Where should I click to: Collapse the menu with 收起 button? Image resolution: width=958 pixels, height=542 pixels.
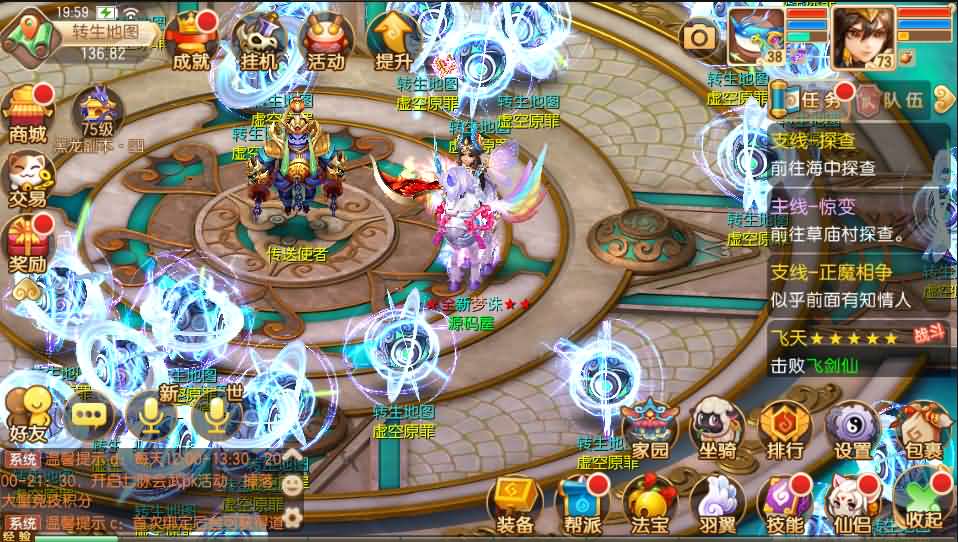pos(920,503)
